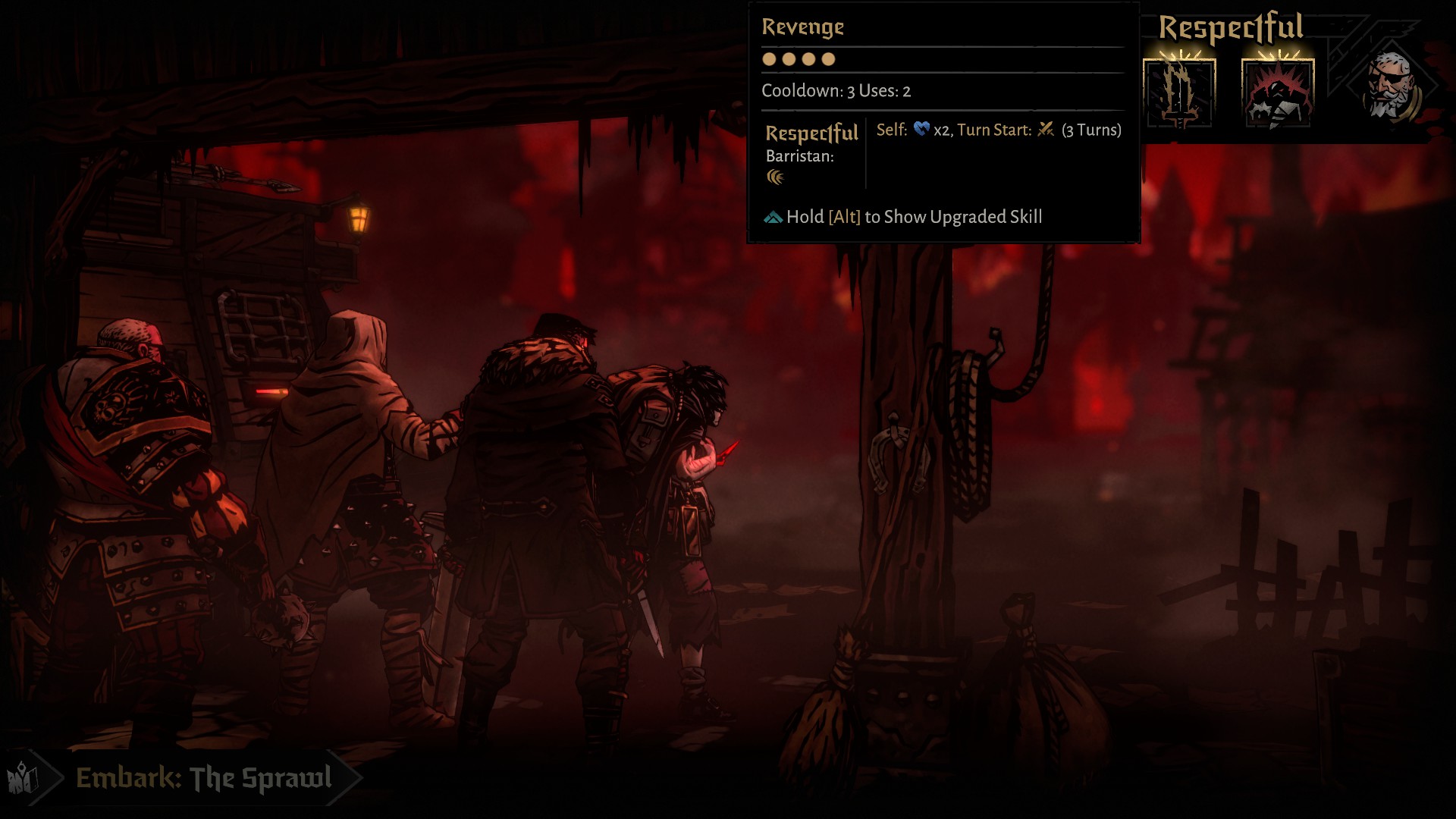The width and height of the screenshot is (1456, 819).
Task: Click the right arrow chevron on the Embark banner
Action: click(349, 777)
